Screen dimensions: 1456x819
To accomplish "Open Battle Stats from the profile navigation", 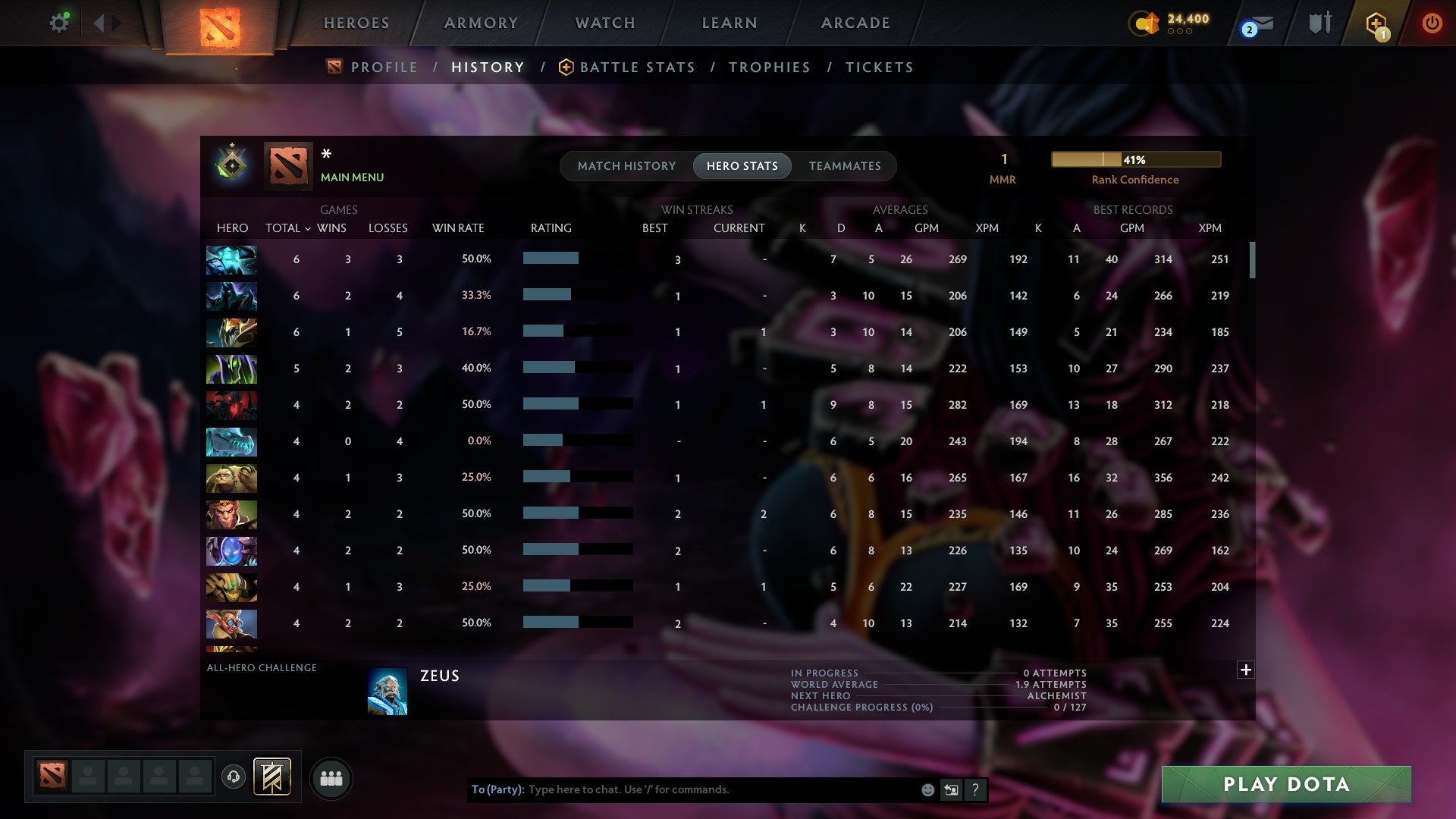I will pyautogui.click(x=637, y=67).
